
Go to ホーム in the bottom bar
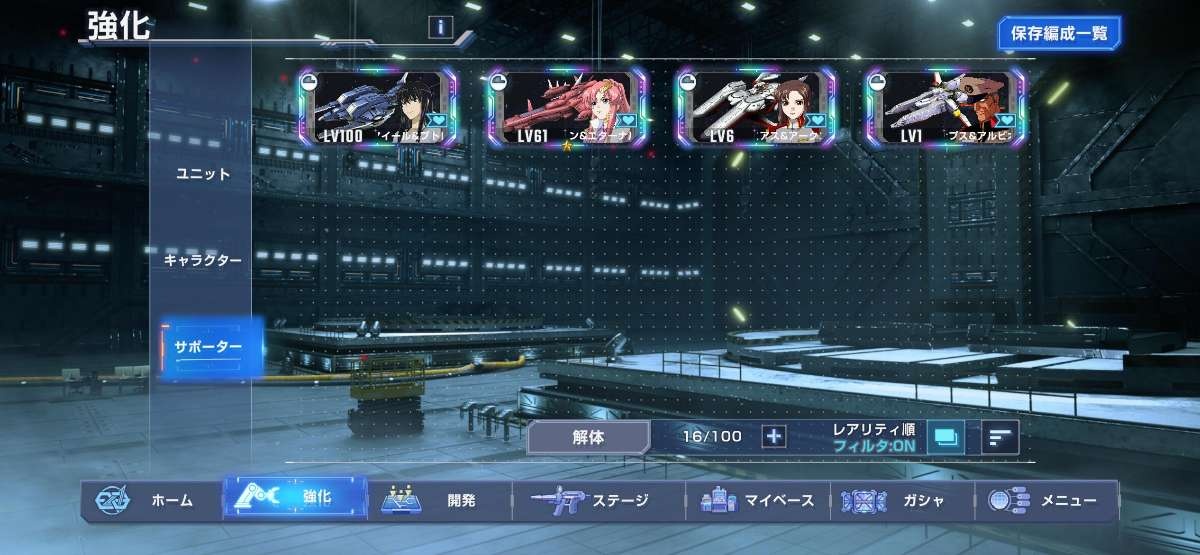coord(150,501)
